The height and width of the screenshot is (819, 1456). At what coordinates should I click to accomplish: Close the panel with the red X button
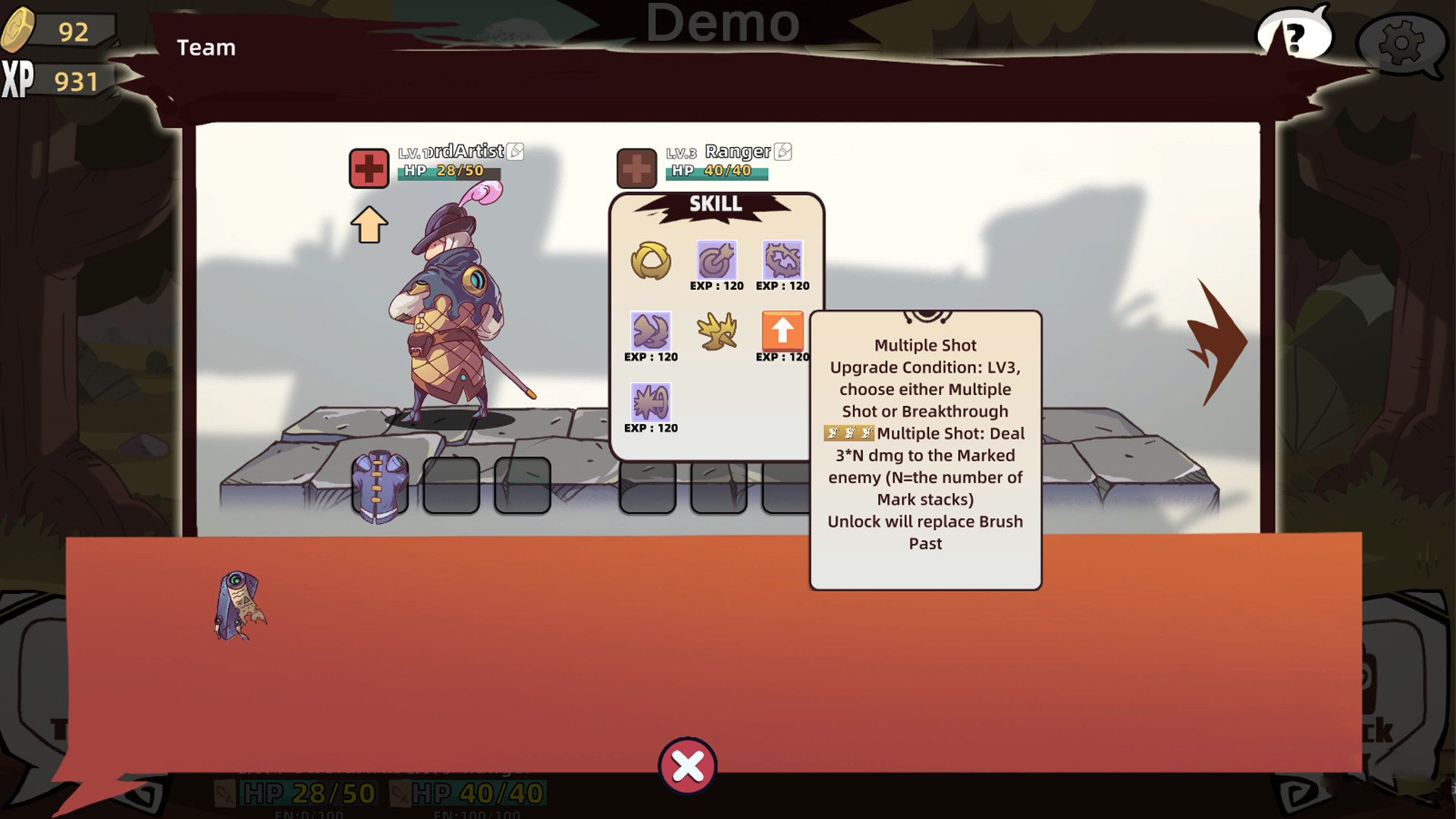(688, 766)
